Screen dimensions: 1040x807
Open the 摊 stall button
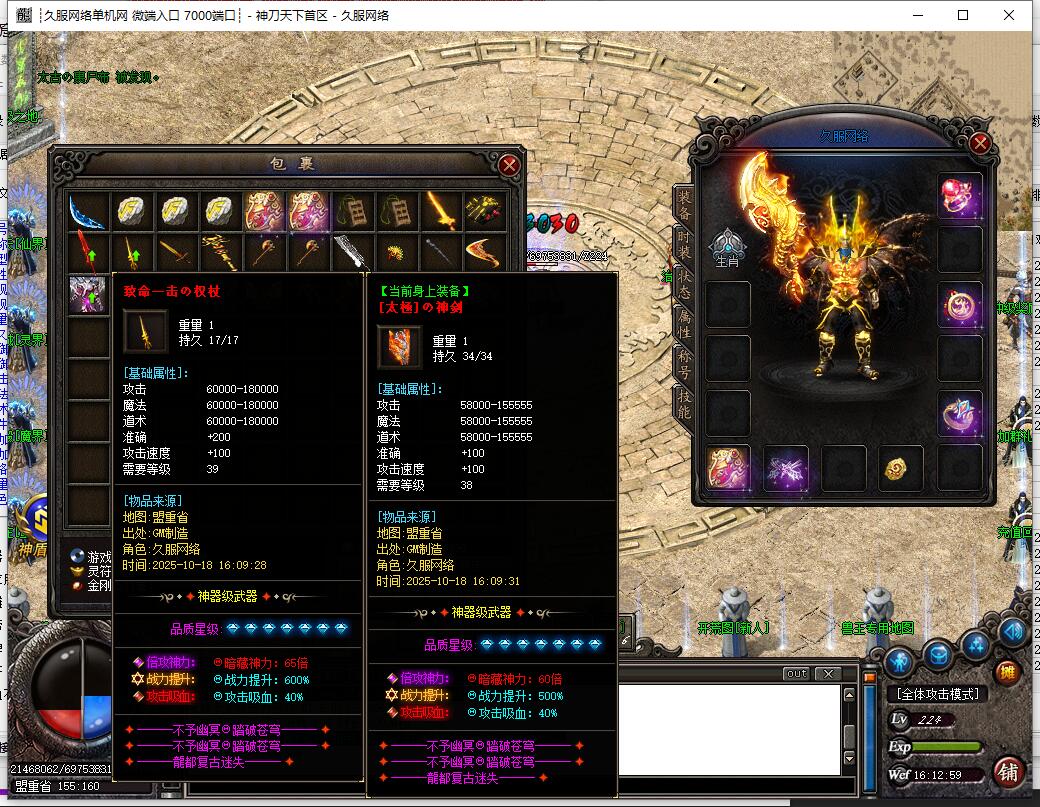coord(1008,671)
